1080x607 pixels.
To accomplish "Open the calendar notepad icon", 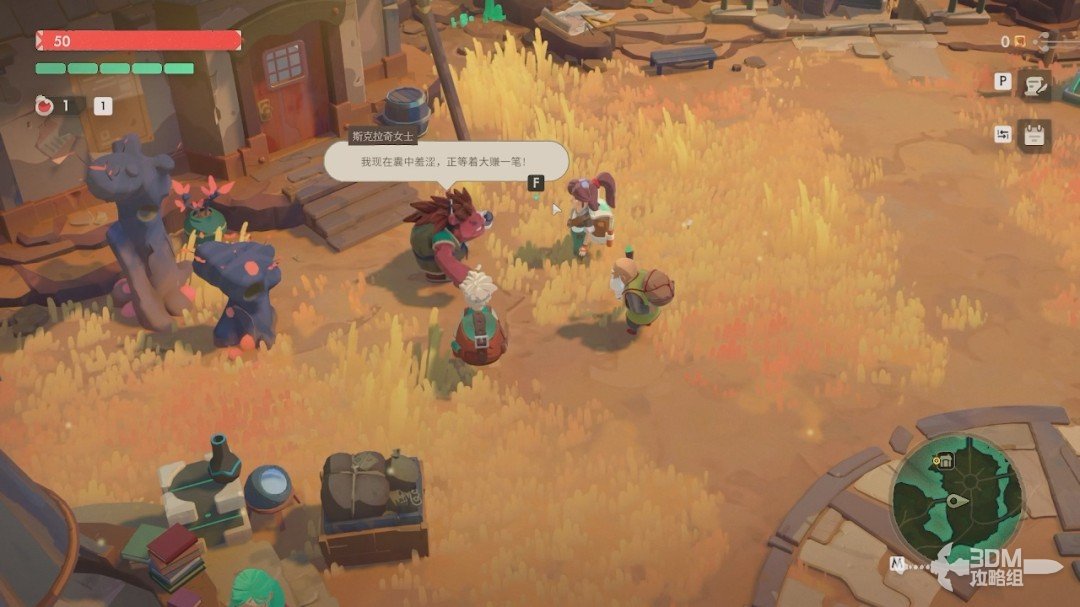I will pyautogui.click(x=1034, y=135).
